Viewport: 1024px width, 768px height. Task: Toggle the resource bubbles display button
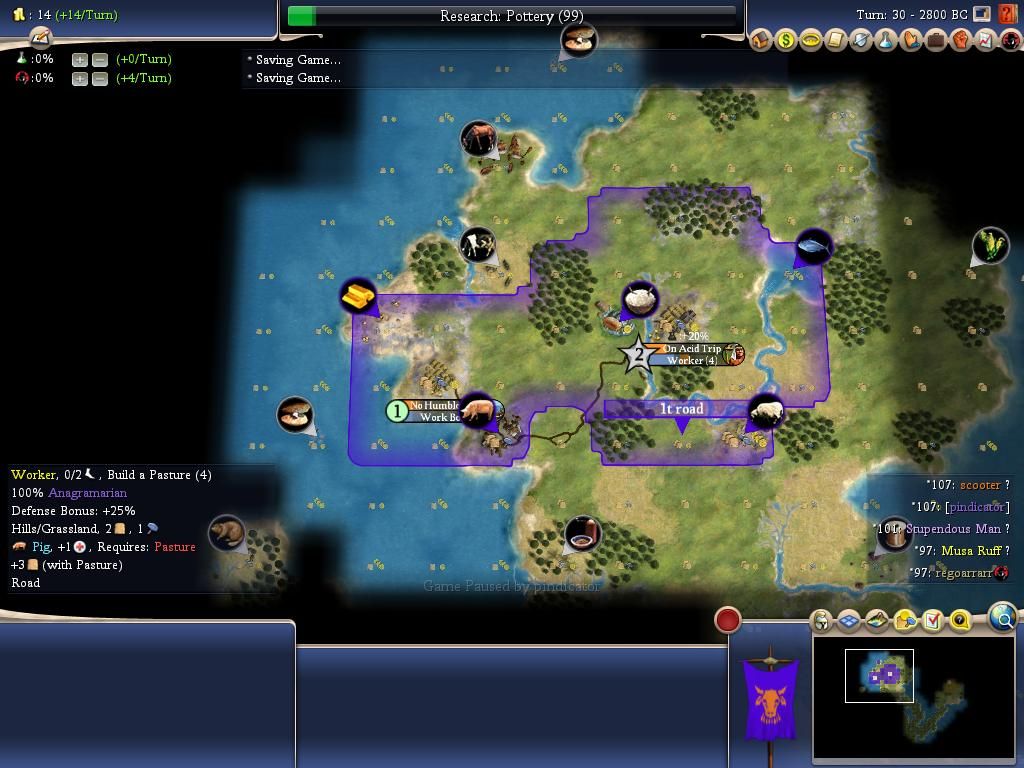click(905, 621)
